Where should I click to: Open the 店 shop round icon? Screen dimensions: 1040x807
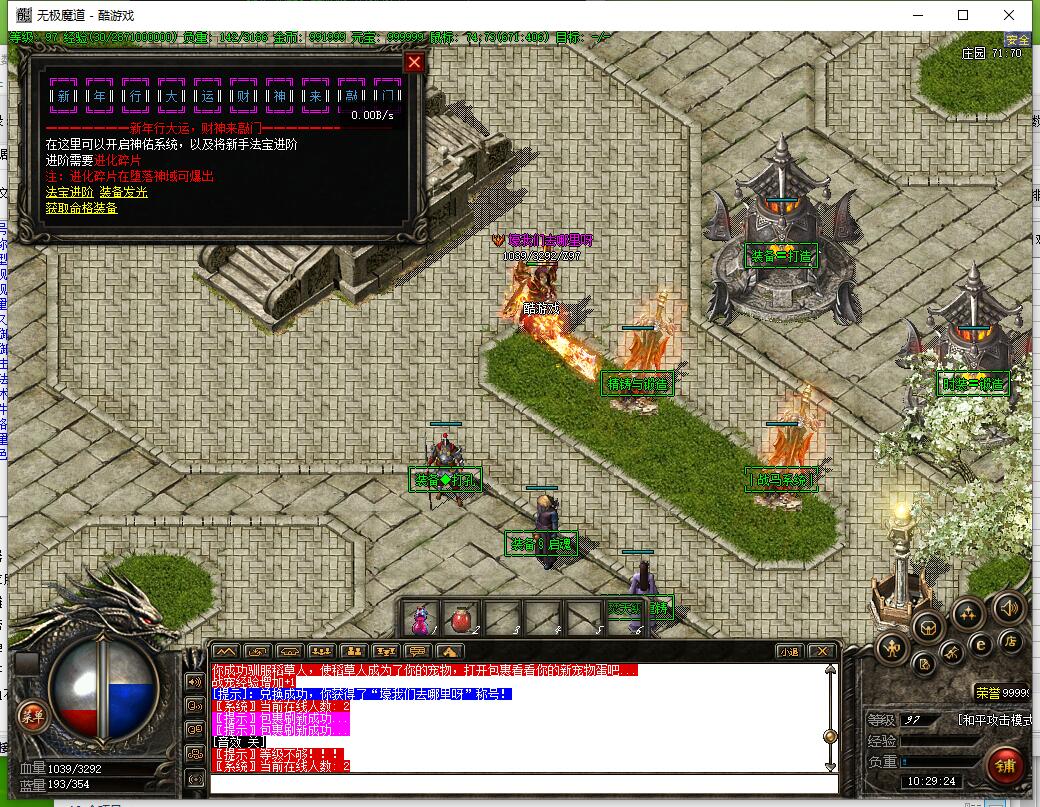(1011, 641)
